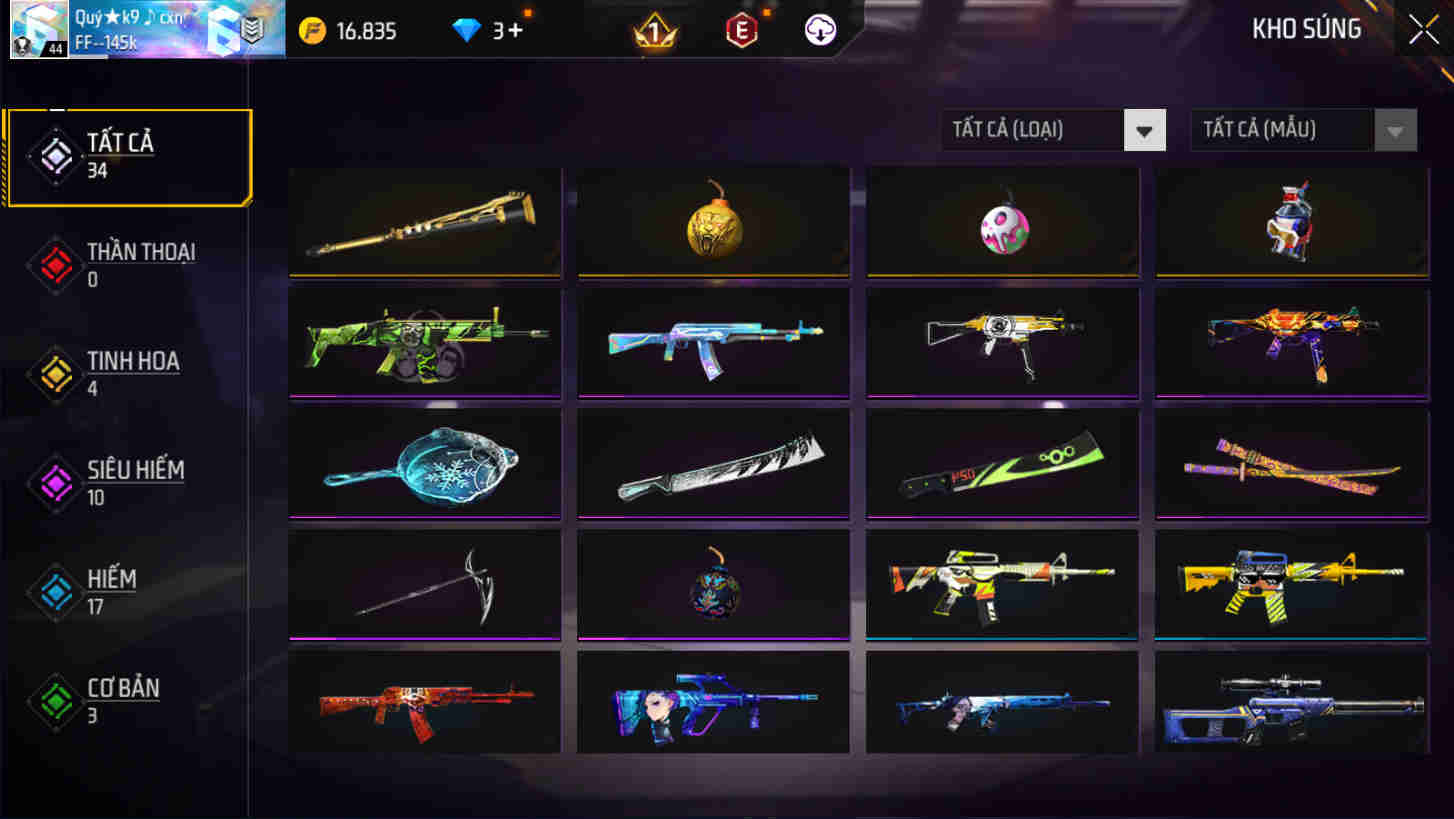This screenshot has width=1454, height=819.
Task: Click the blue AK rifle skin
Action: point(713,343)
